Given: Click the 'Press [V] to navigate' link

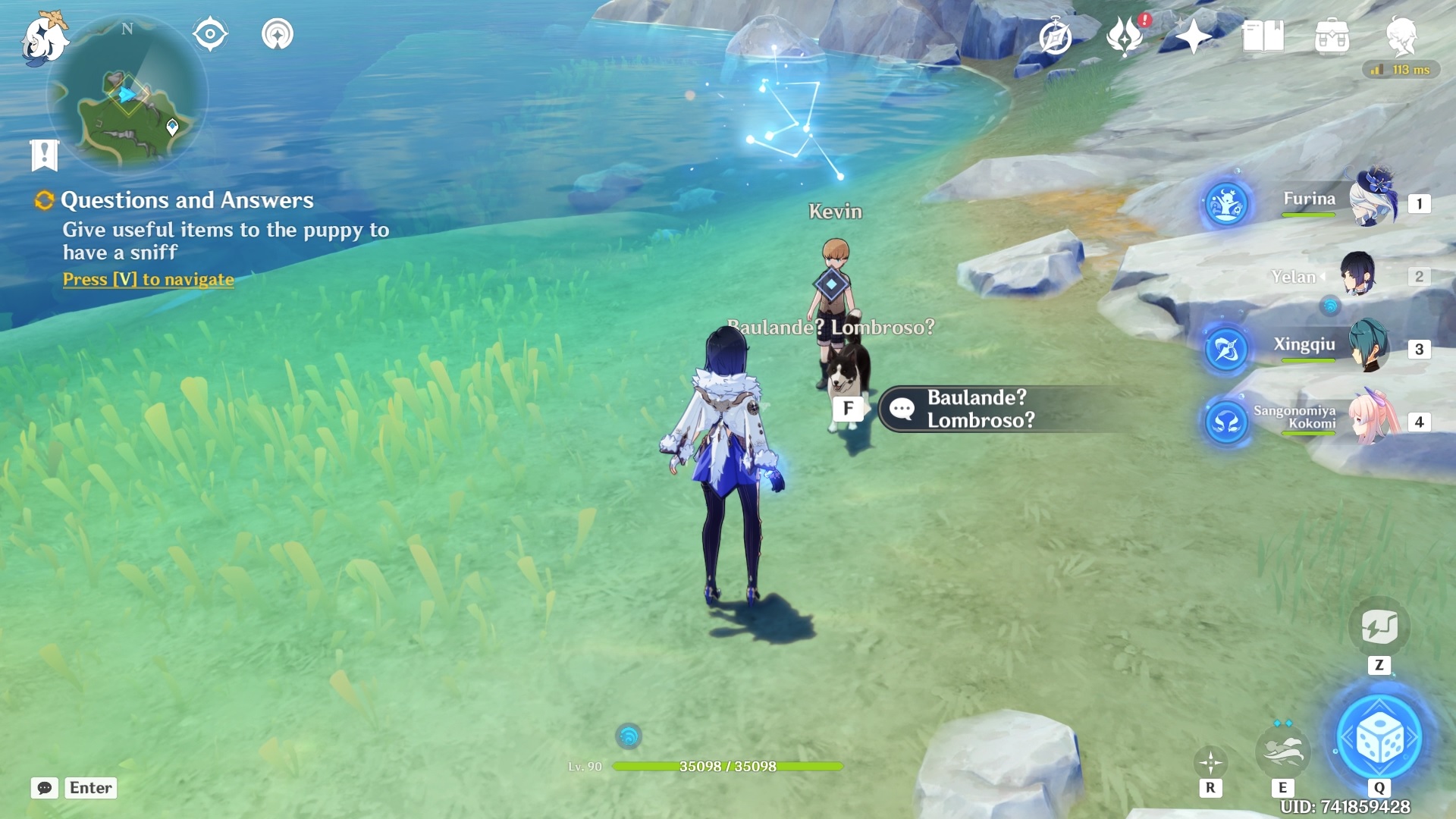Looking at the screenshot, I should 149,280.
